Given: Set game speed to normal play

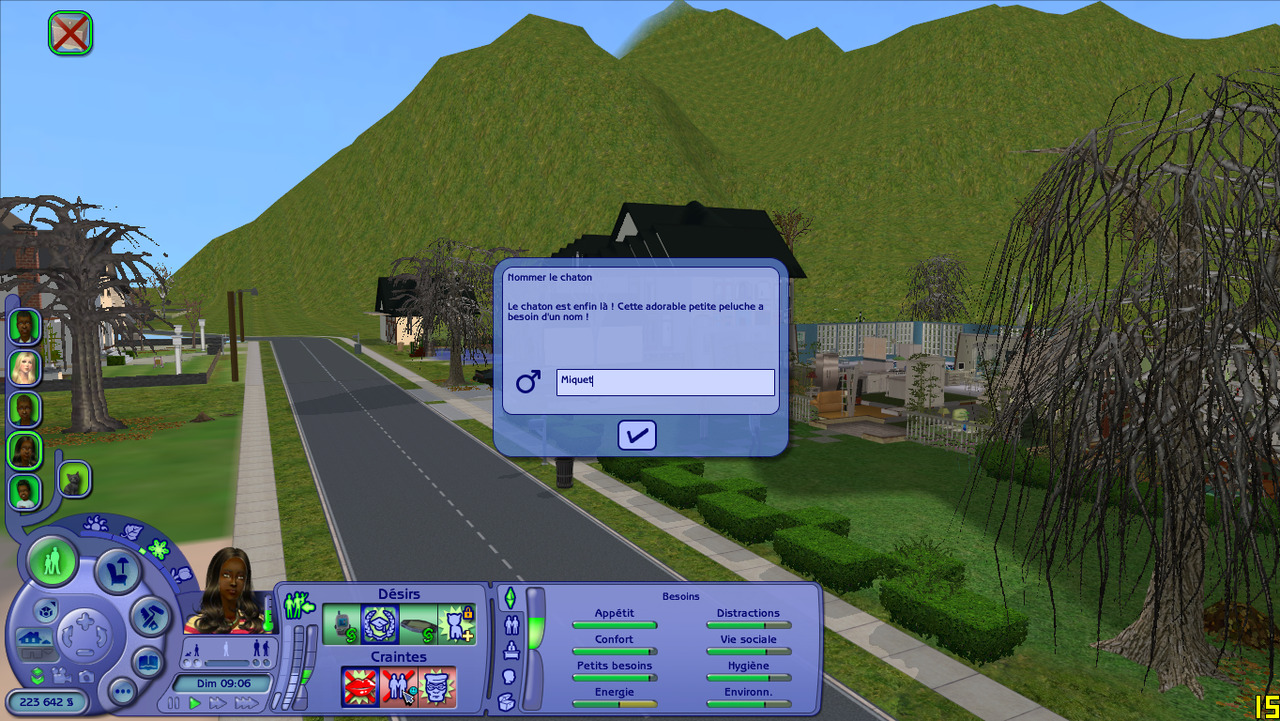Looking at the screenshot, I should click(196, 703).
